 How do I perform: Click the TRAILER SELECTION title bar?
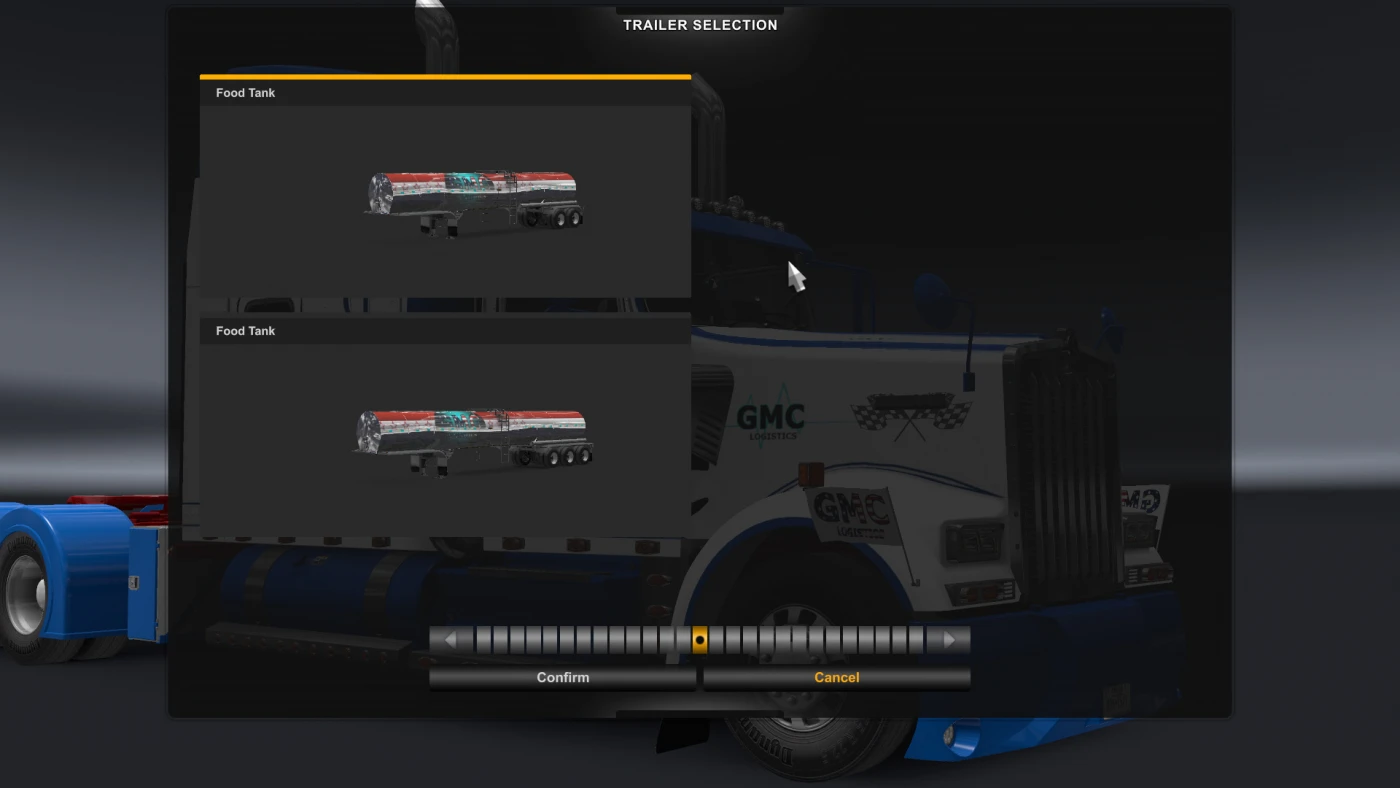click(x=700, y=24)
